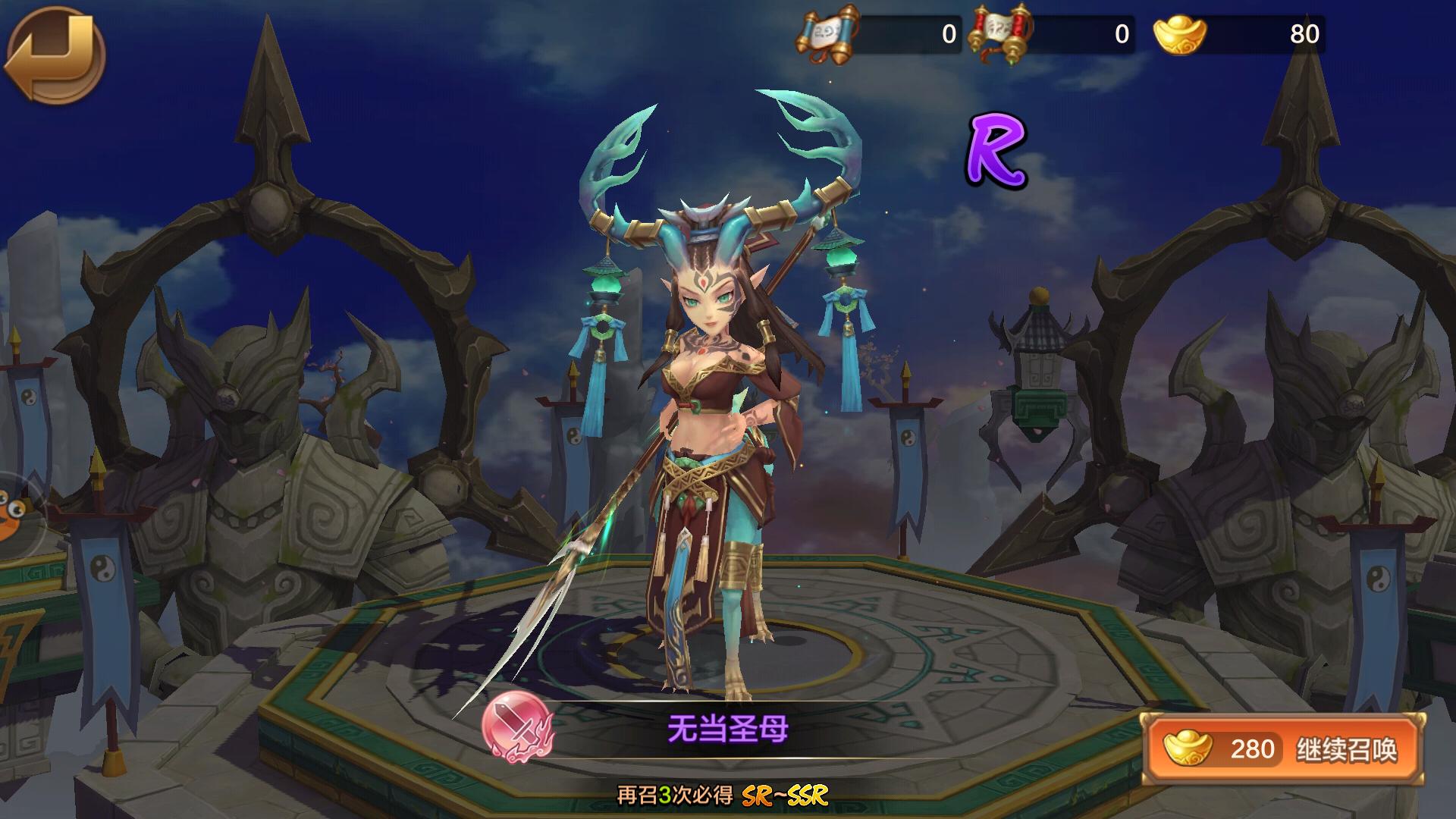This screenshot has width=1456, height=819.
Task: Select the blue summon scroll icon
Action: [826, 35]
